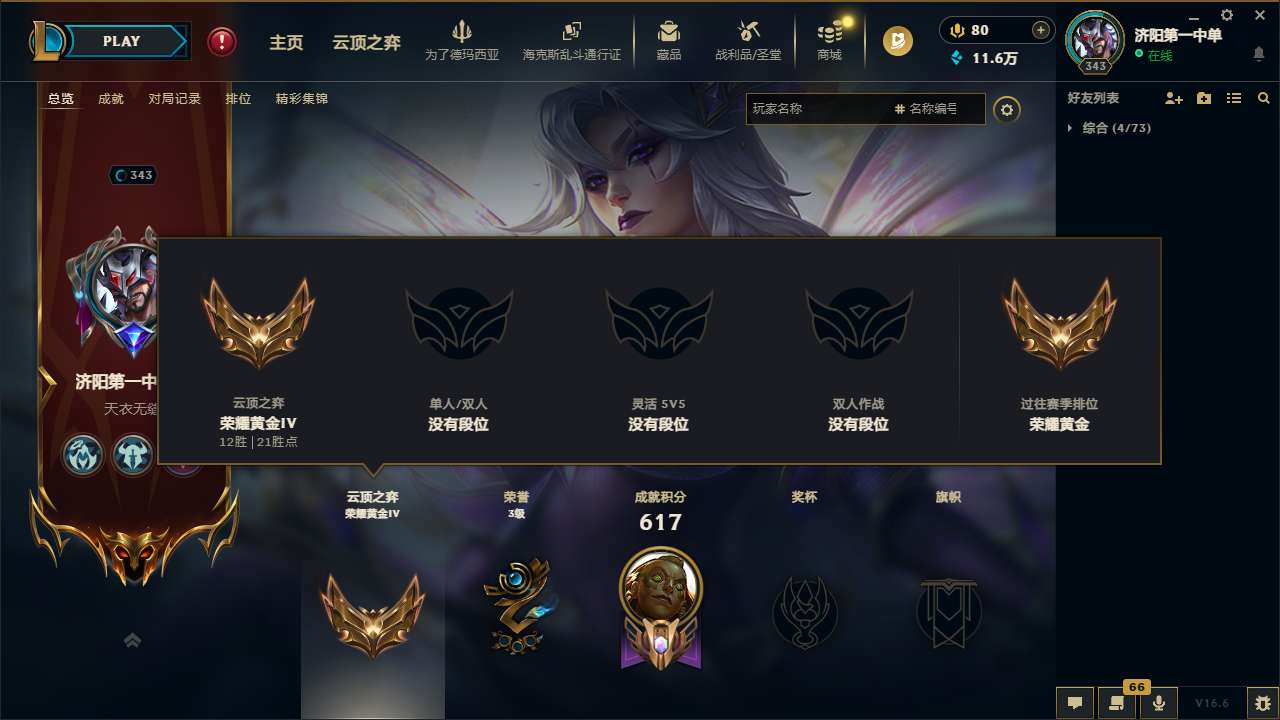Open the 为了德玛西亚 event page
Screen dimensions: 1280x720
pos(462,42)
